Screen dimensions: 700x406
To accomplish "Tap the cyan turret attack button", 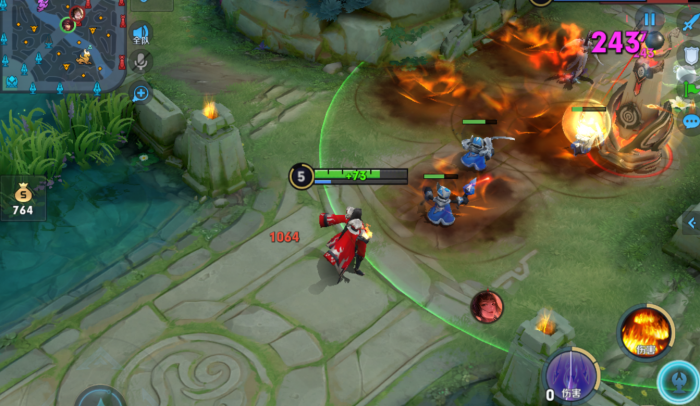I will pos(680,385).
